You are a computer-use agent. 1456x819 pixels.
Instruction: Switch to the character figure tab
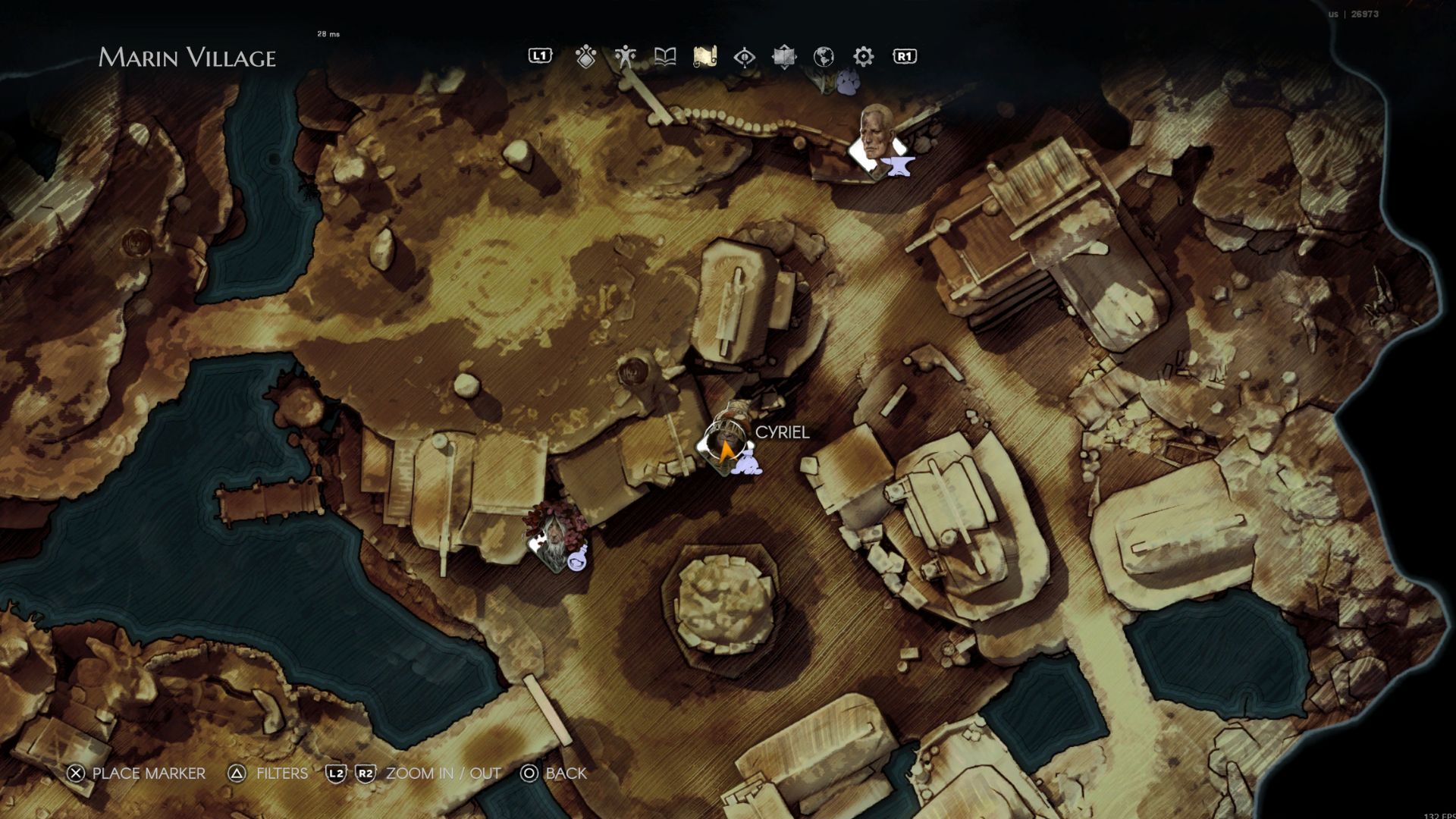pos(626,57)
